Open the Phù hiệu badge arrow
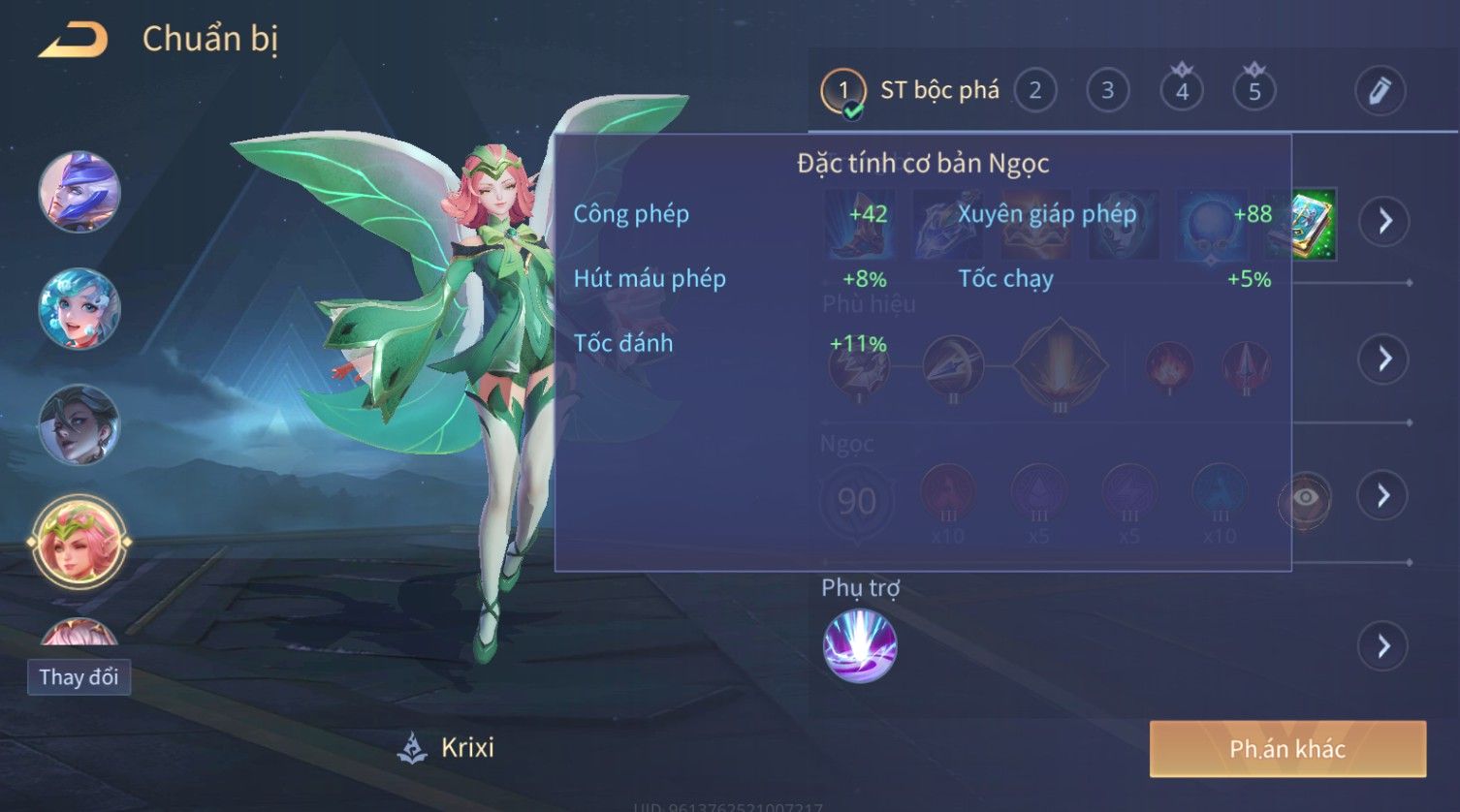 tap(1383, 359)
